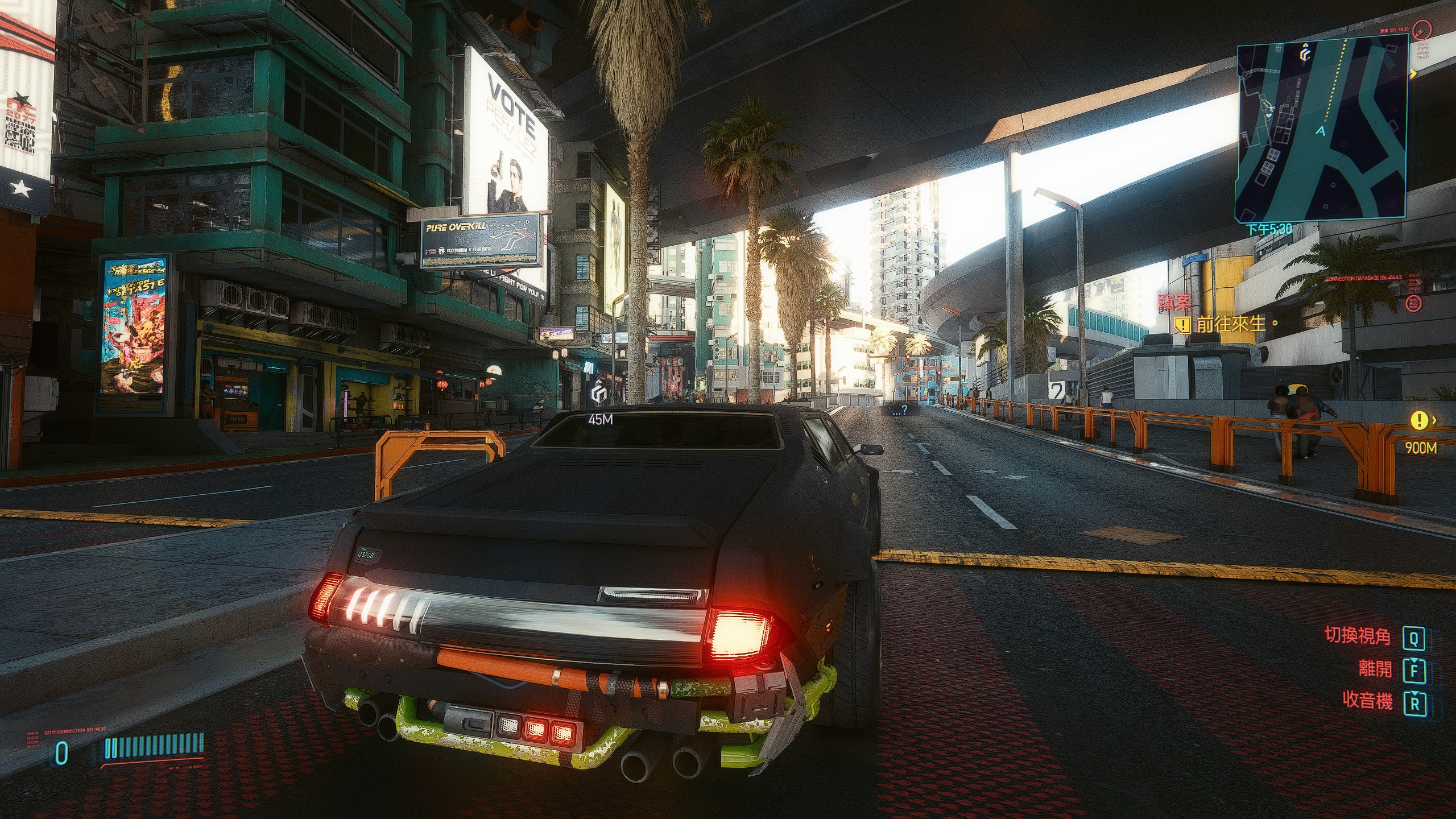Click the yellow arrow on the minimap's edge
Image resolution: width=1456 pixels, height=819 pixels.
(1413, 73)
